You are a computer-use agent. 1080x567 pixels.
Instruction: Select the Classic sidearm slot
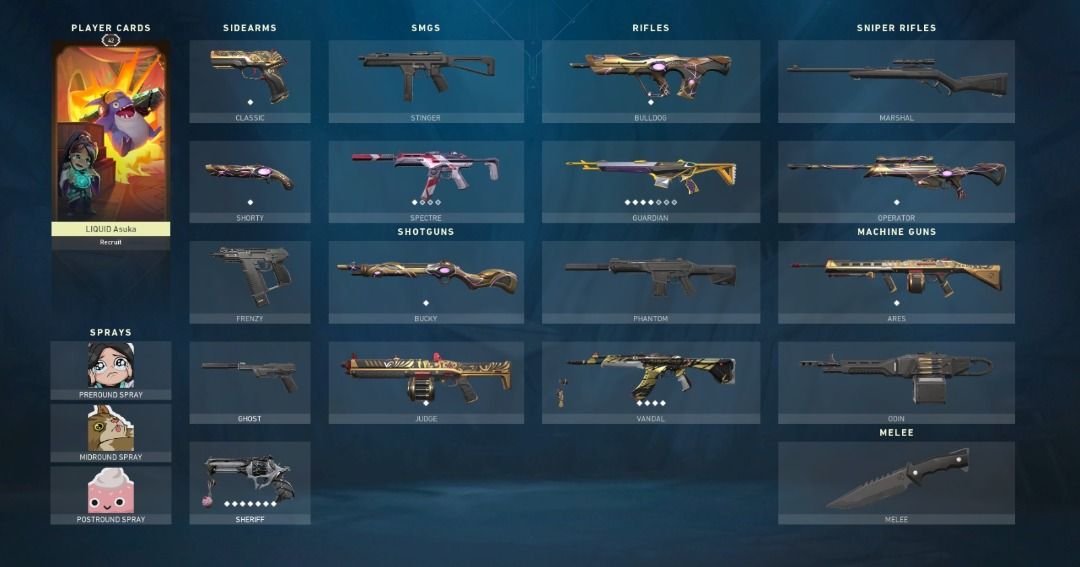250,80
